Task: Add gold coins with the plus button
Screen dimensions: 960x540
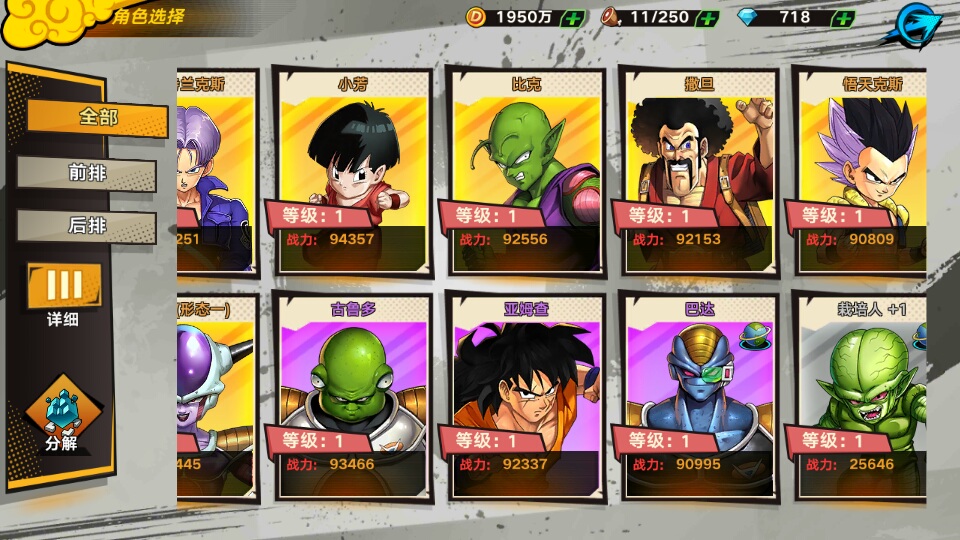Action: pyautogui.click(x=573, y=18)
